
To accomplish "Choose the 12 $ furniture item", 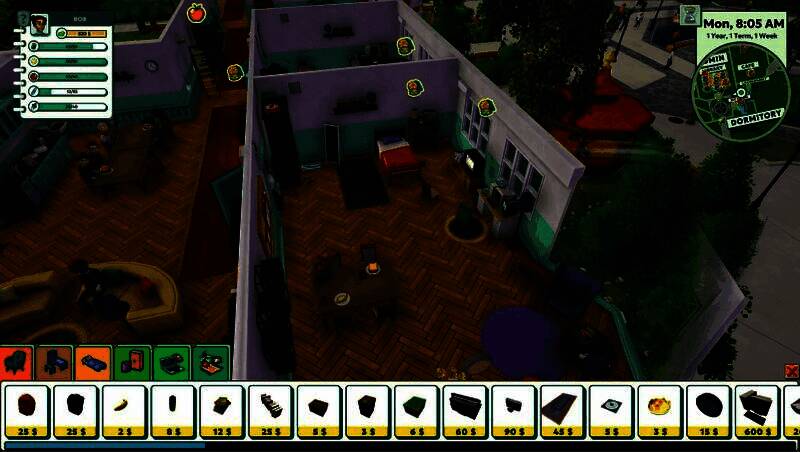I will click(x=222, y=410).
